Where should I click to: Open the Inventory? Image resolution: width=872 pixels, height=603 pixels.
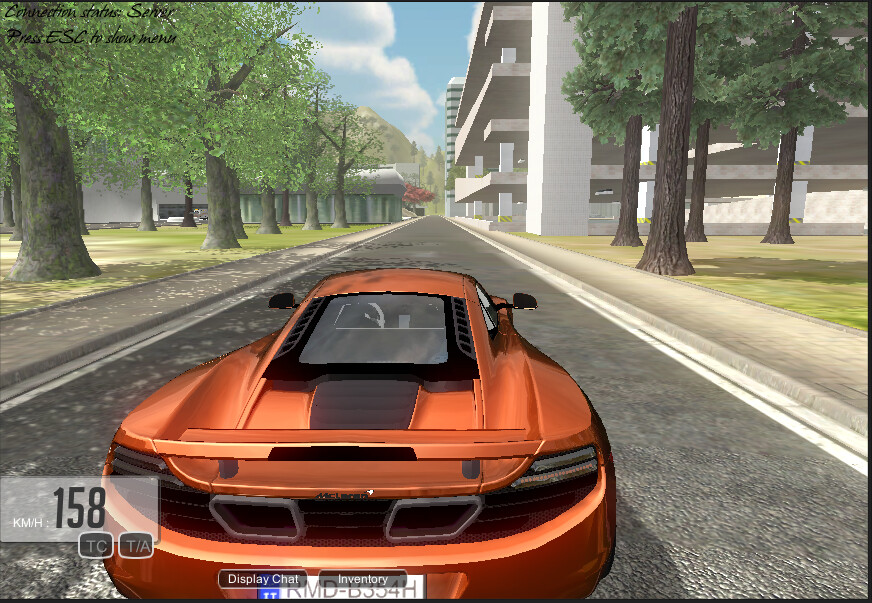[x=362, y=579]
